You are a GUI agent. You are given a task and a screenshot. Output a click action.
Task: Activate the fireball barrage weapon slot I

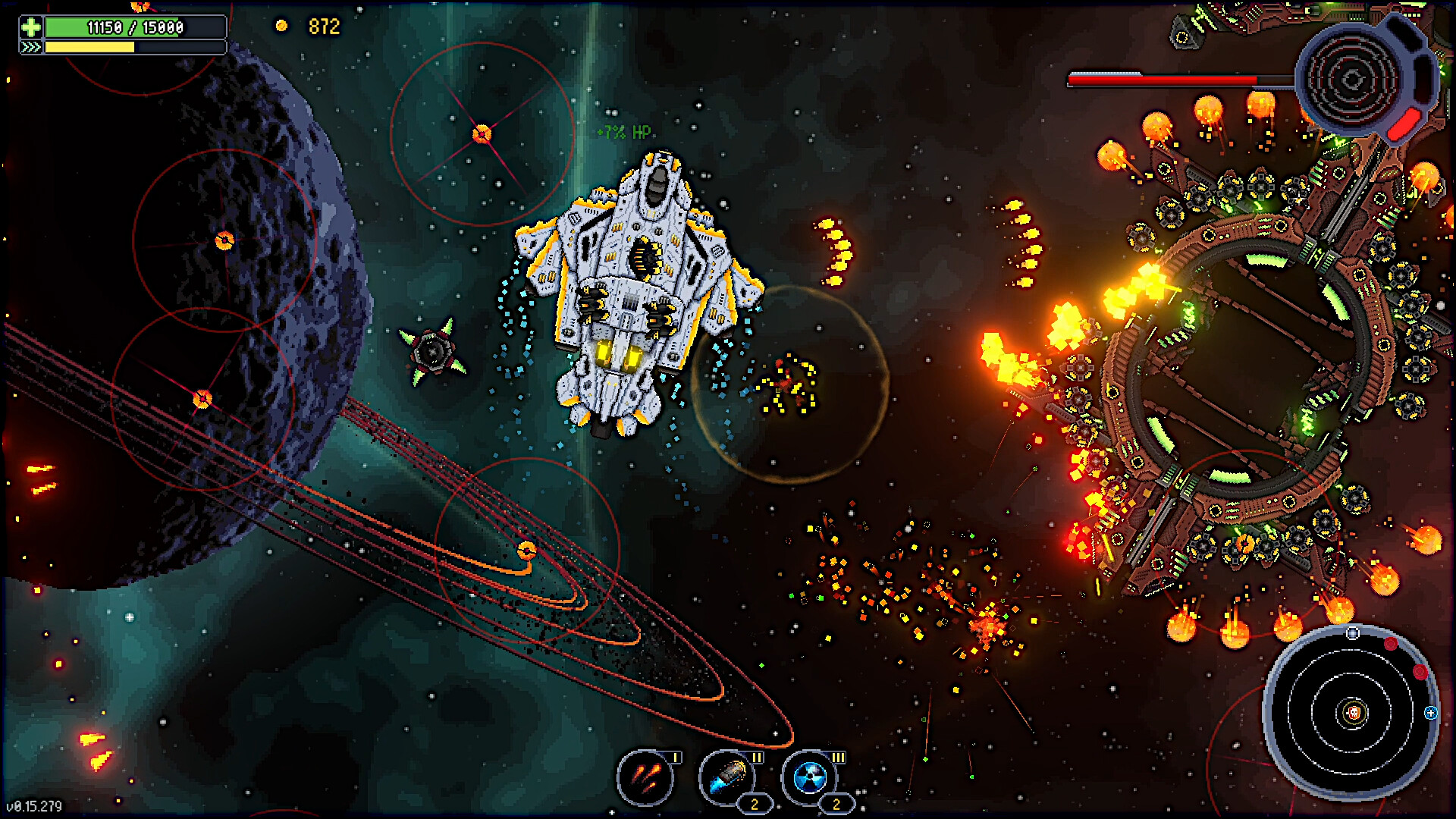pos(645,777)
